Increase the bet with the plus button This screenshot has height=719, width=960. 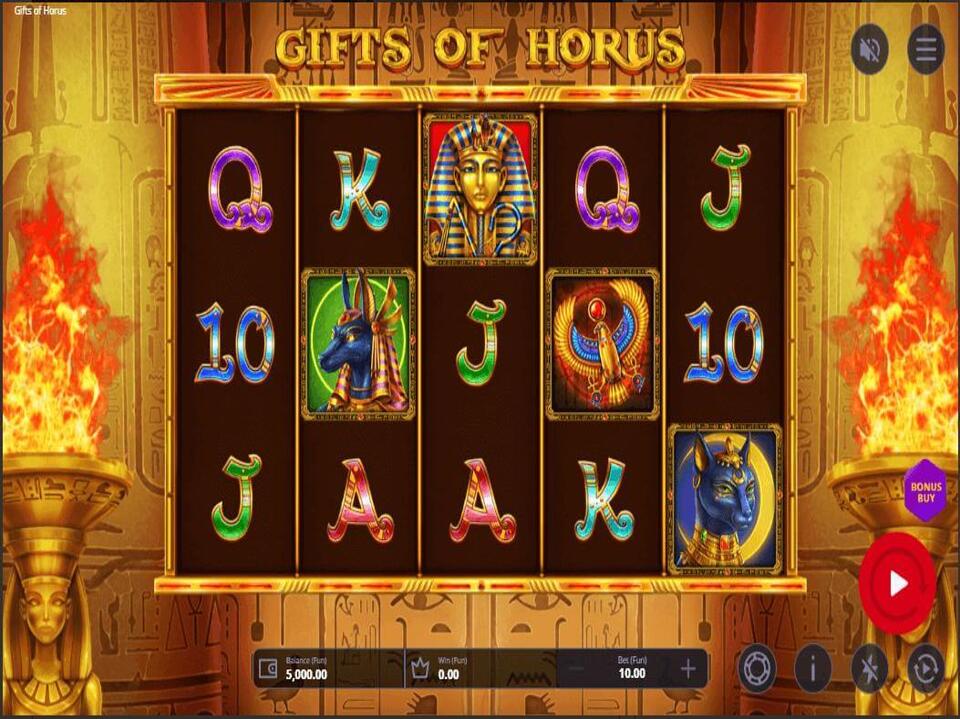click(x=688, y=669)
